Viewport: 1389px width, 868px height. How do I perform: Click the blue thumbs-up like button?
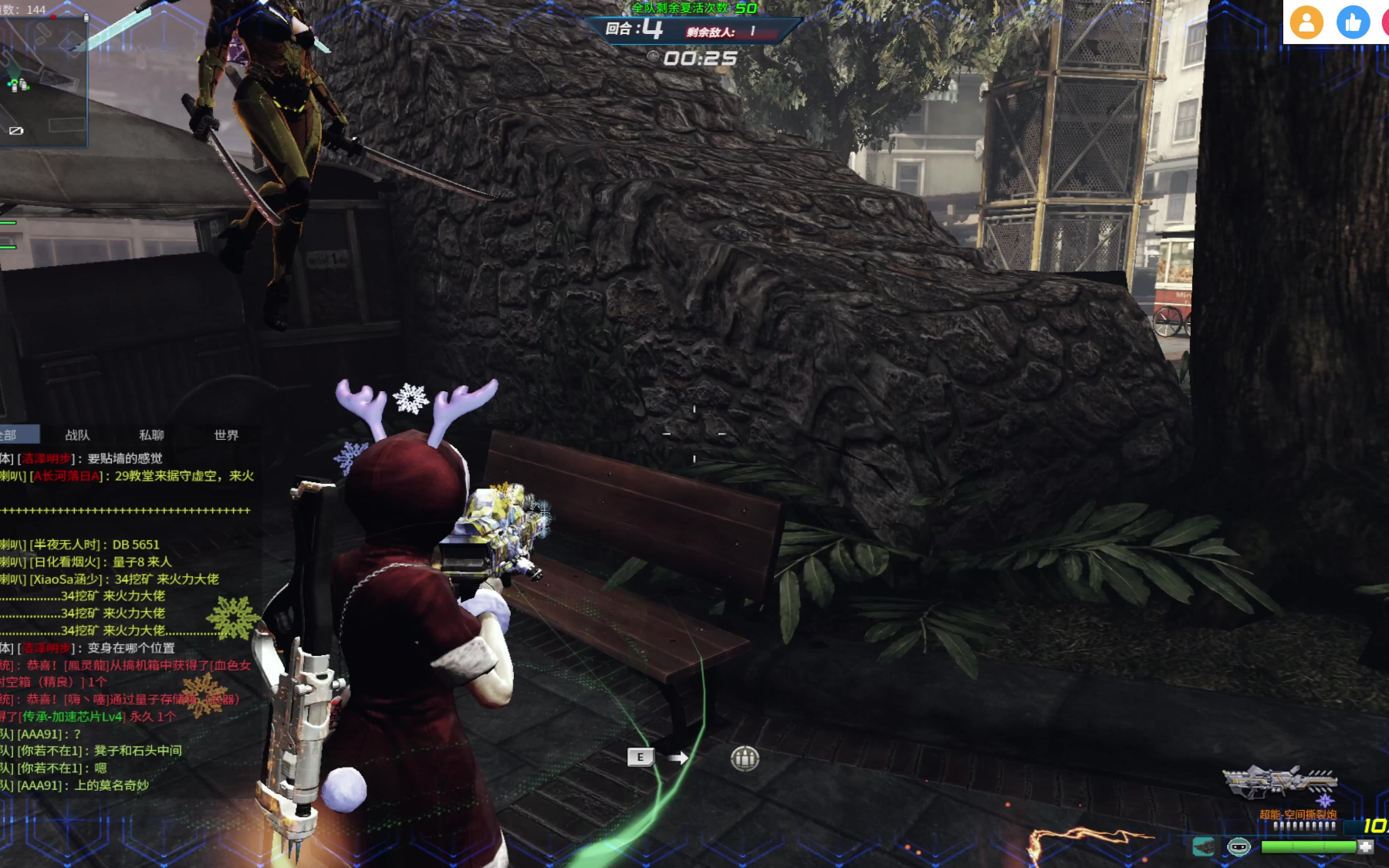[x=1353, y=22]
